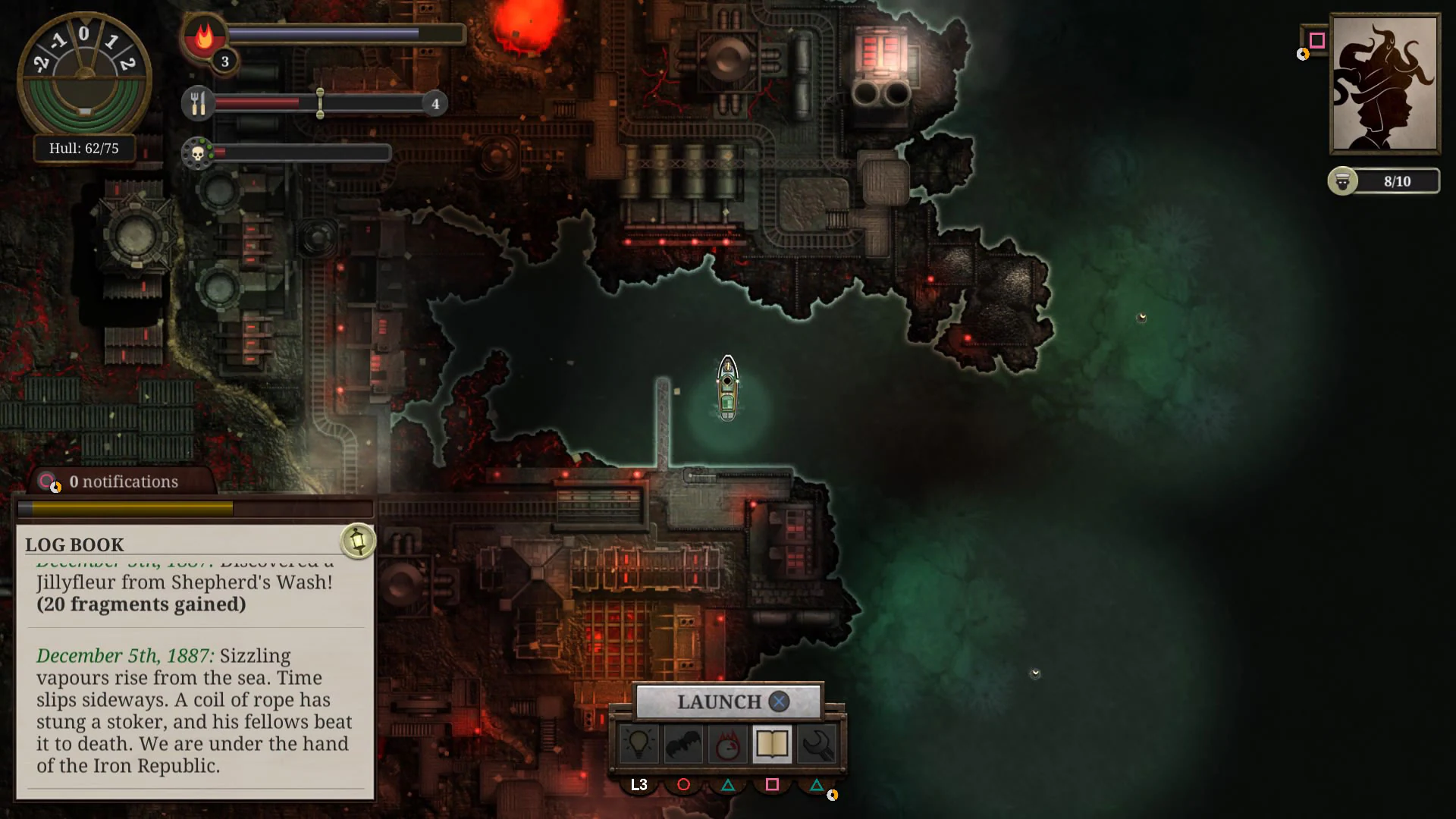Open the Log Book journal icon
This screenshot has width=1456, height=819.
[x=771, y=744]
